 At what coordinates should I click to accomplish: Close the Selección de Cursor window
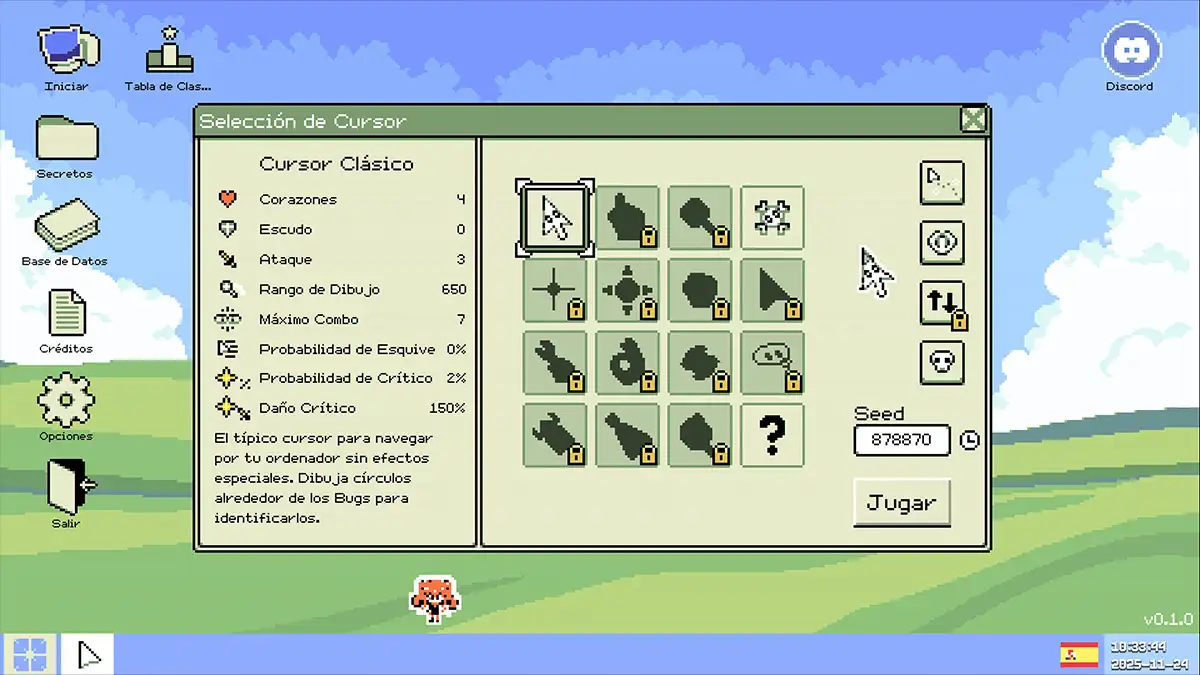pos(972,121)
